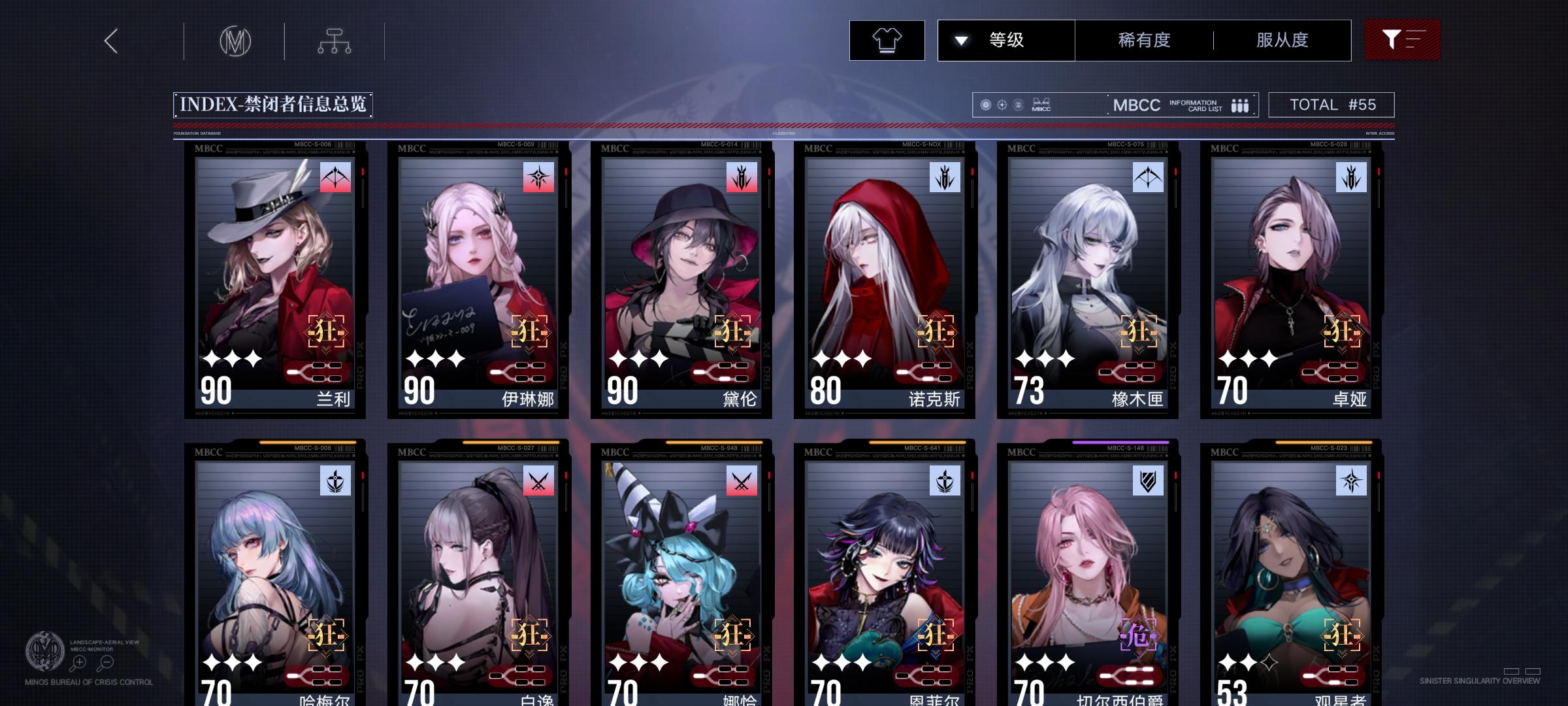Click the zoom-in magnifier icon at bottom left
This screenshot has height=706, width=1568.
coord(79,662)
